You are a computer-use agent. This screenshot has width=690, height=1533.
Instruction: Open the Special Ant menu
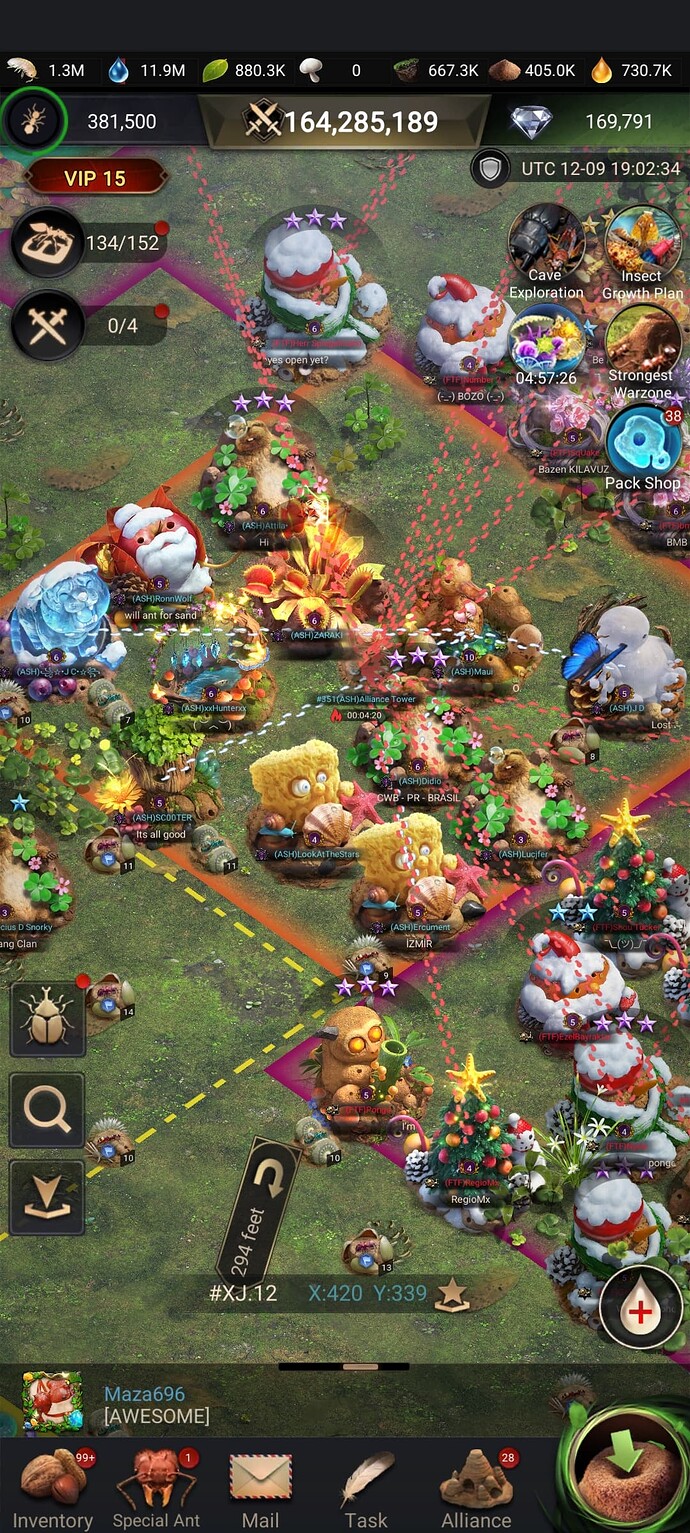coord(156,1490)
